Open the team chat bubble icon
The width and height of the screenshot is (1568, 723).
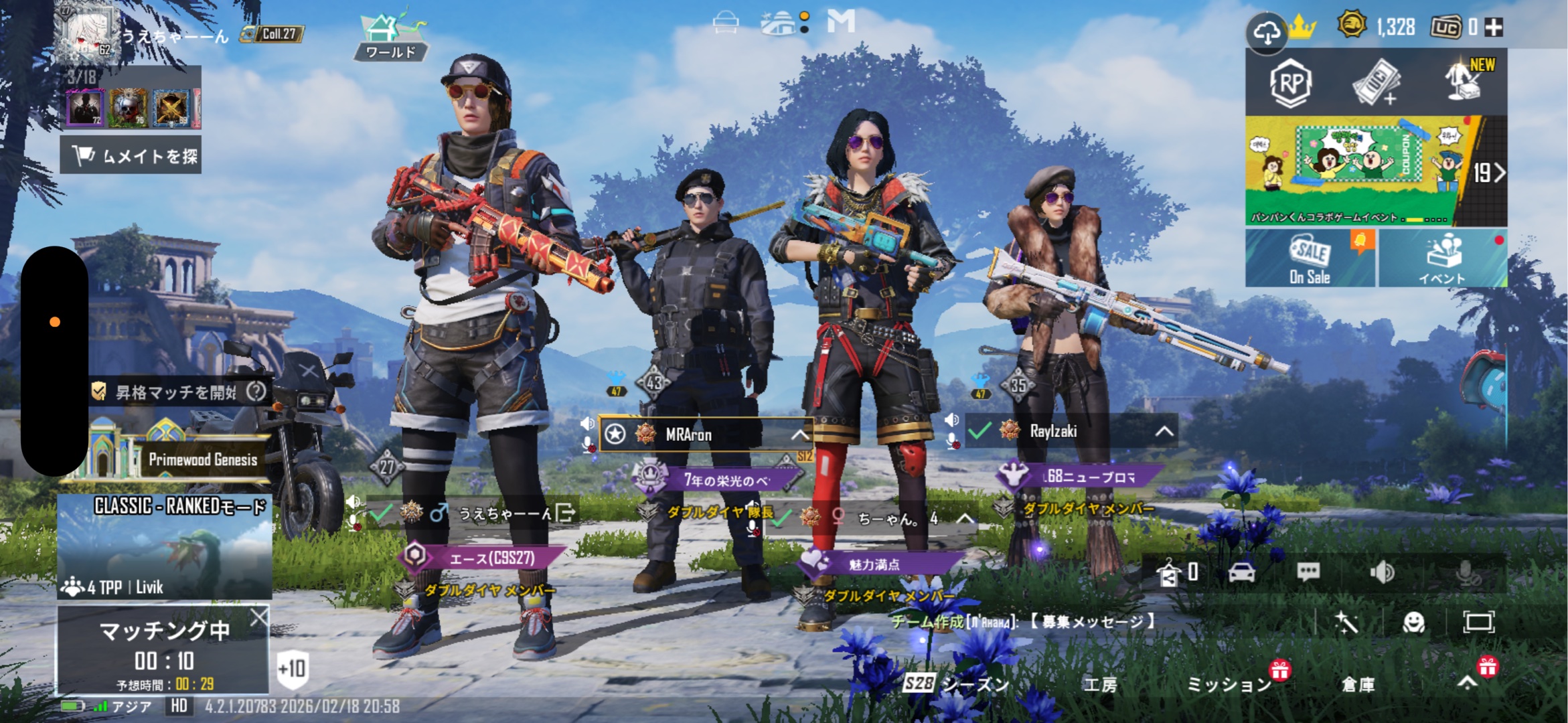pyautogui.click(x=1308, y=572)
